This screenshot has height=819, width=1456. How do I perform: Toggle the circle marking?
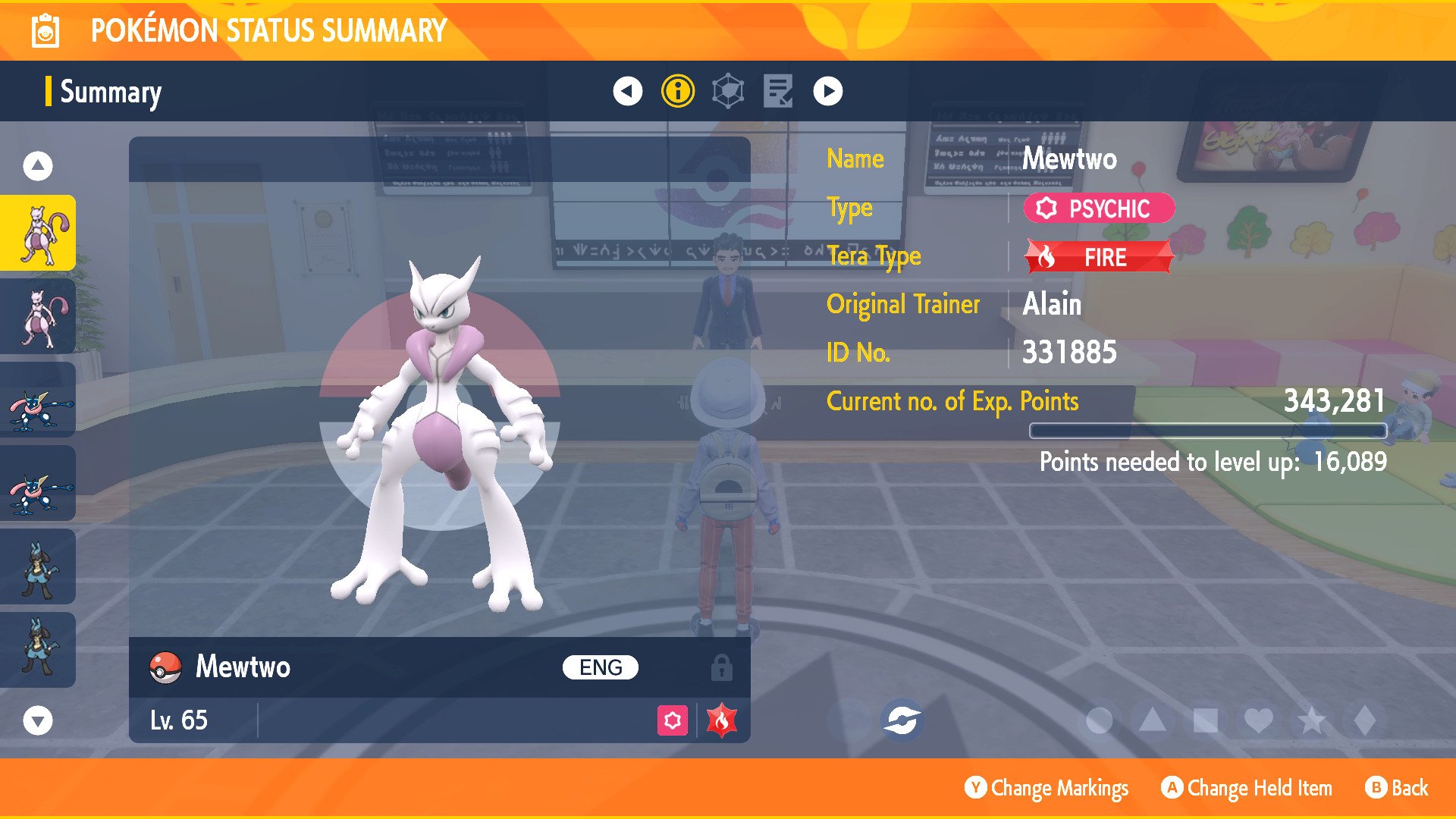[x=1098, y=719]
